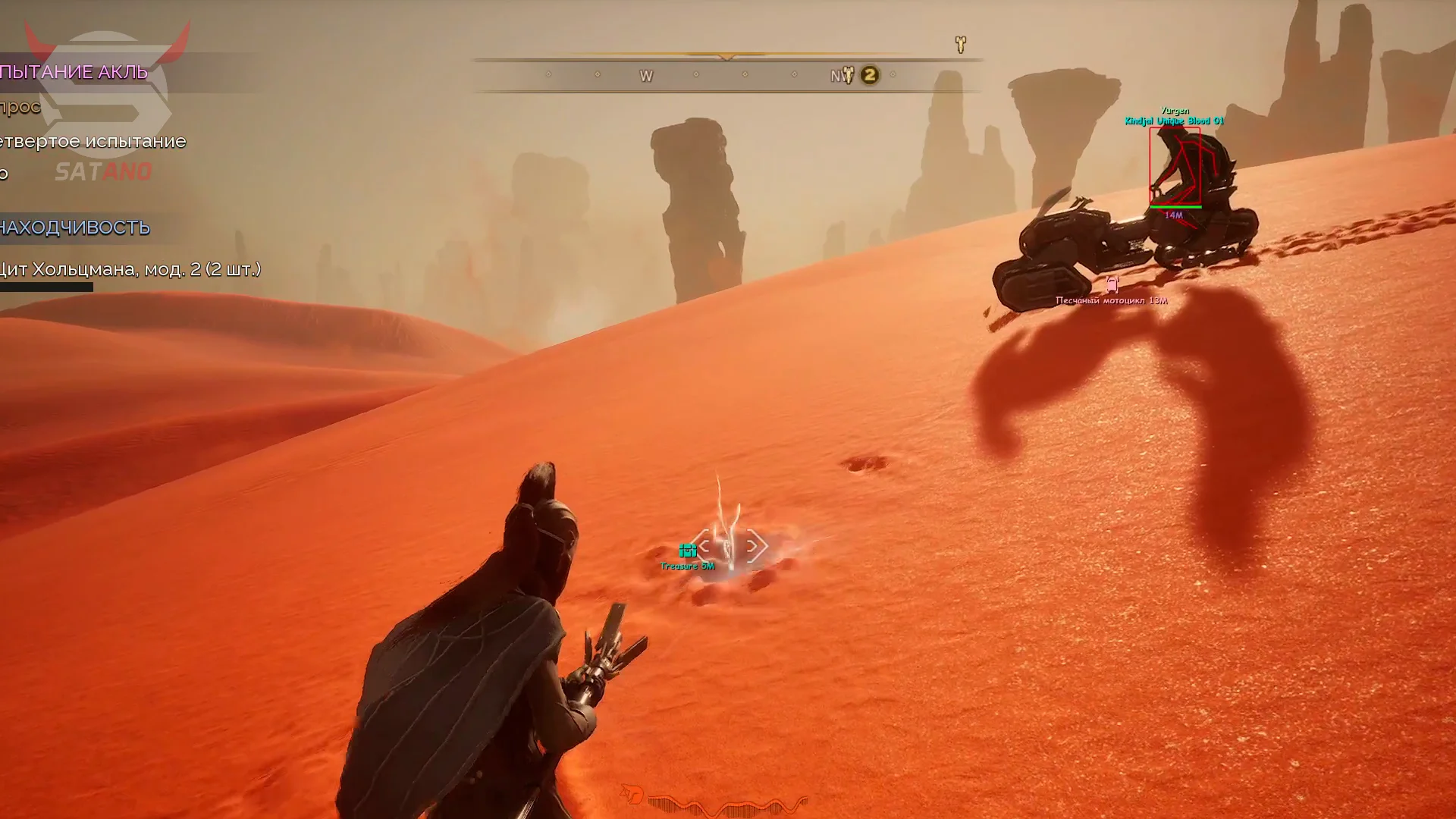1456x819 pixels.
Task: Click the W heading on the compass
Action: tap(646, 76)
